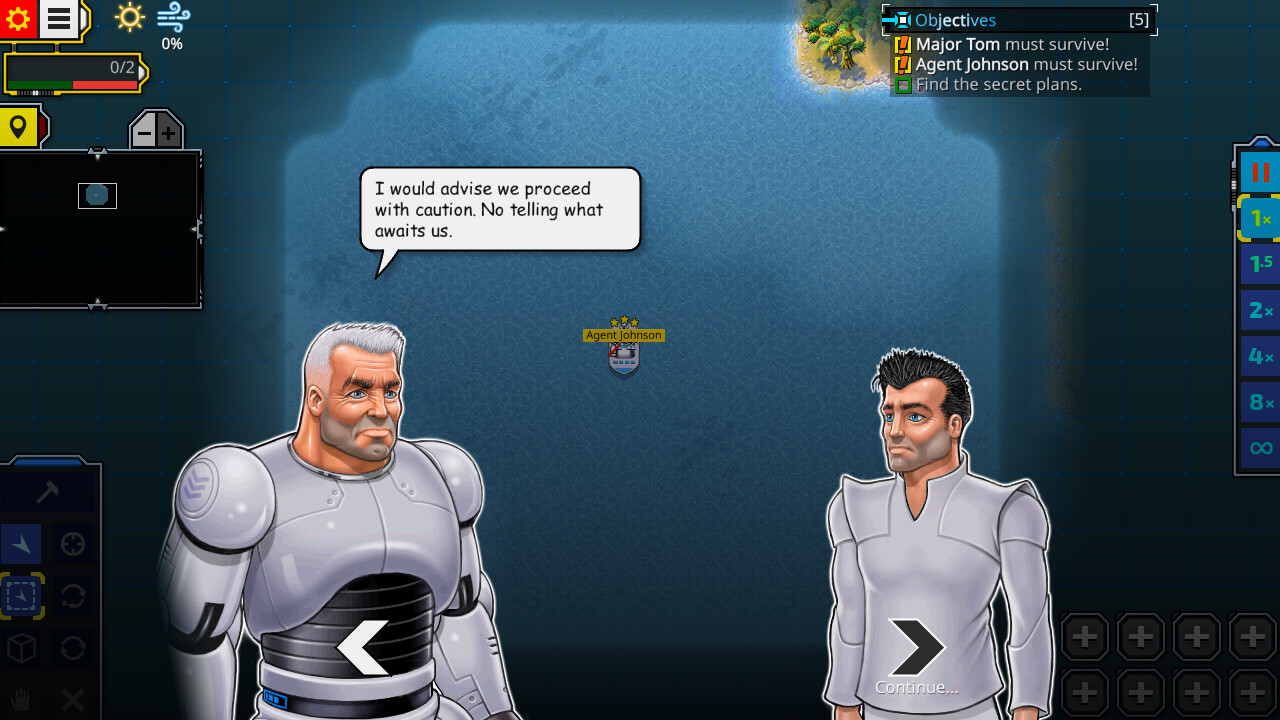Click the rotate tool icon

tap(72, 596)
